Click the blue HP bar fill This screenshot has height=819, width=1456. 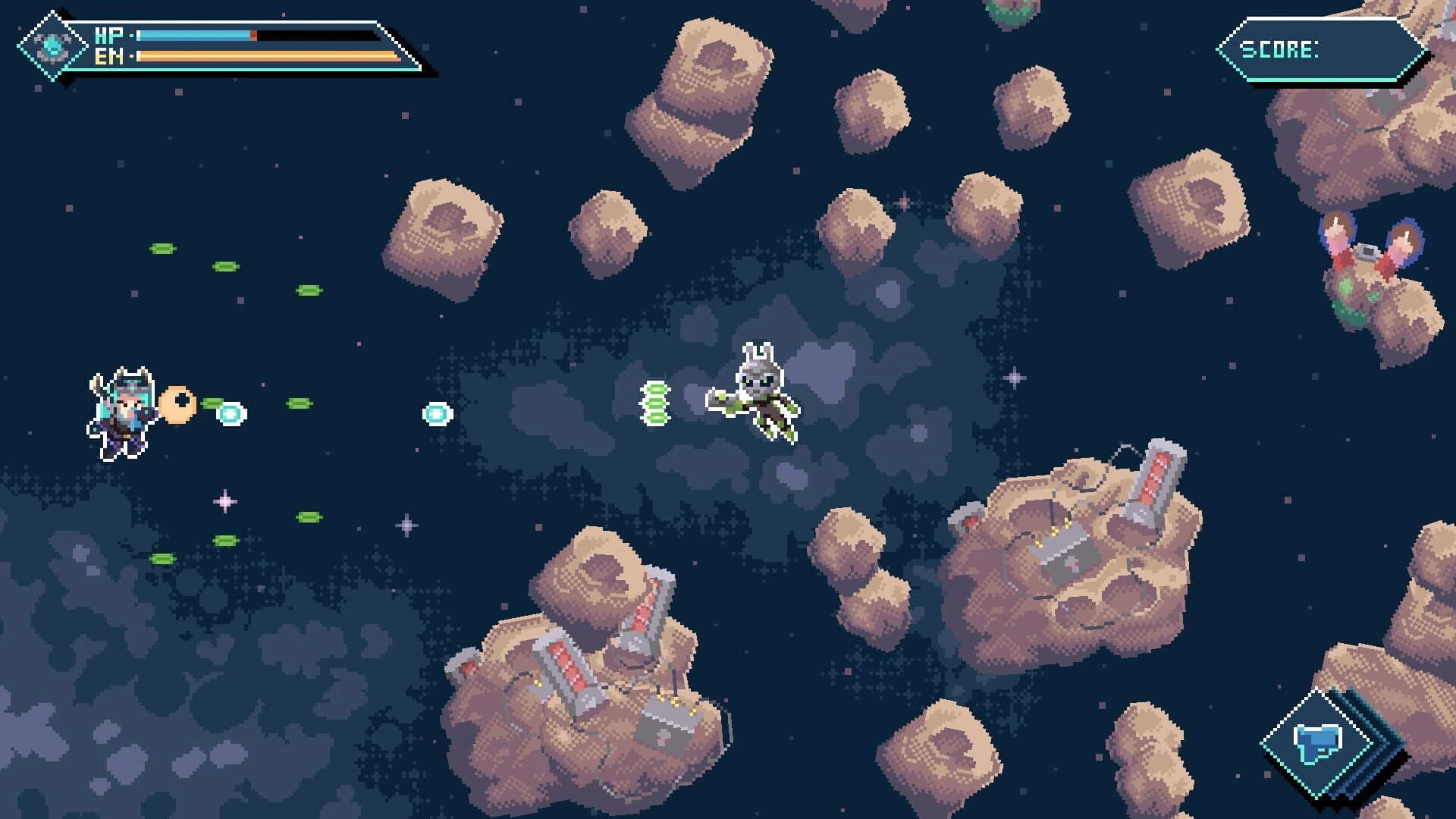coord(193,34)
